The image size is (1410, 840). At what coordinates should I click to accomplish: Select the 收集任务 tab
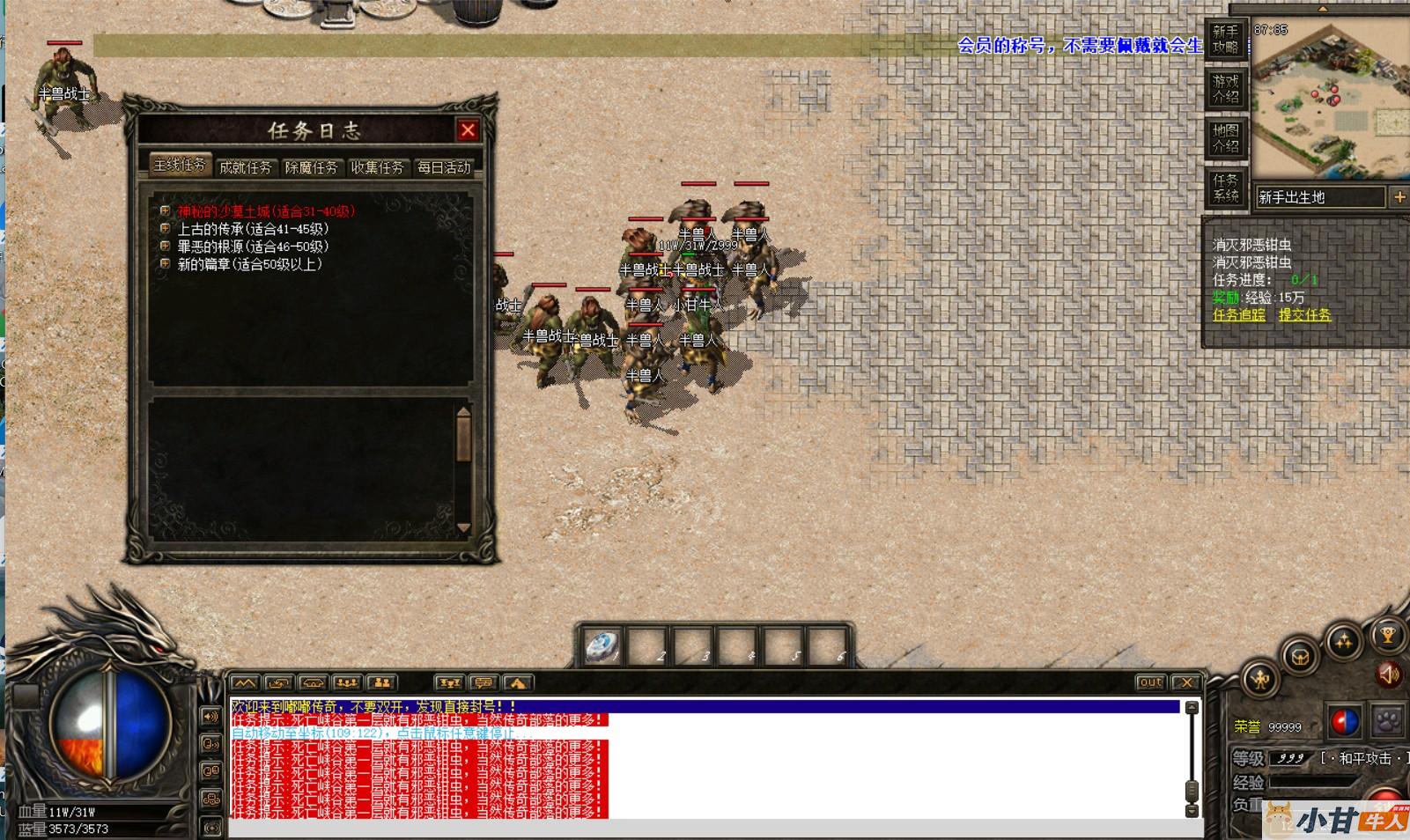377,167
